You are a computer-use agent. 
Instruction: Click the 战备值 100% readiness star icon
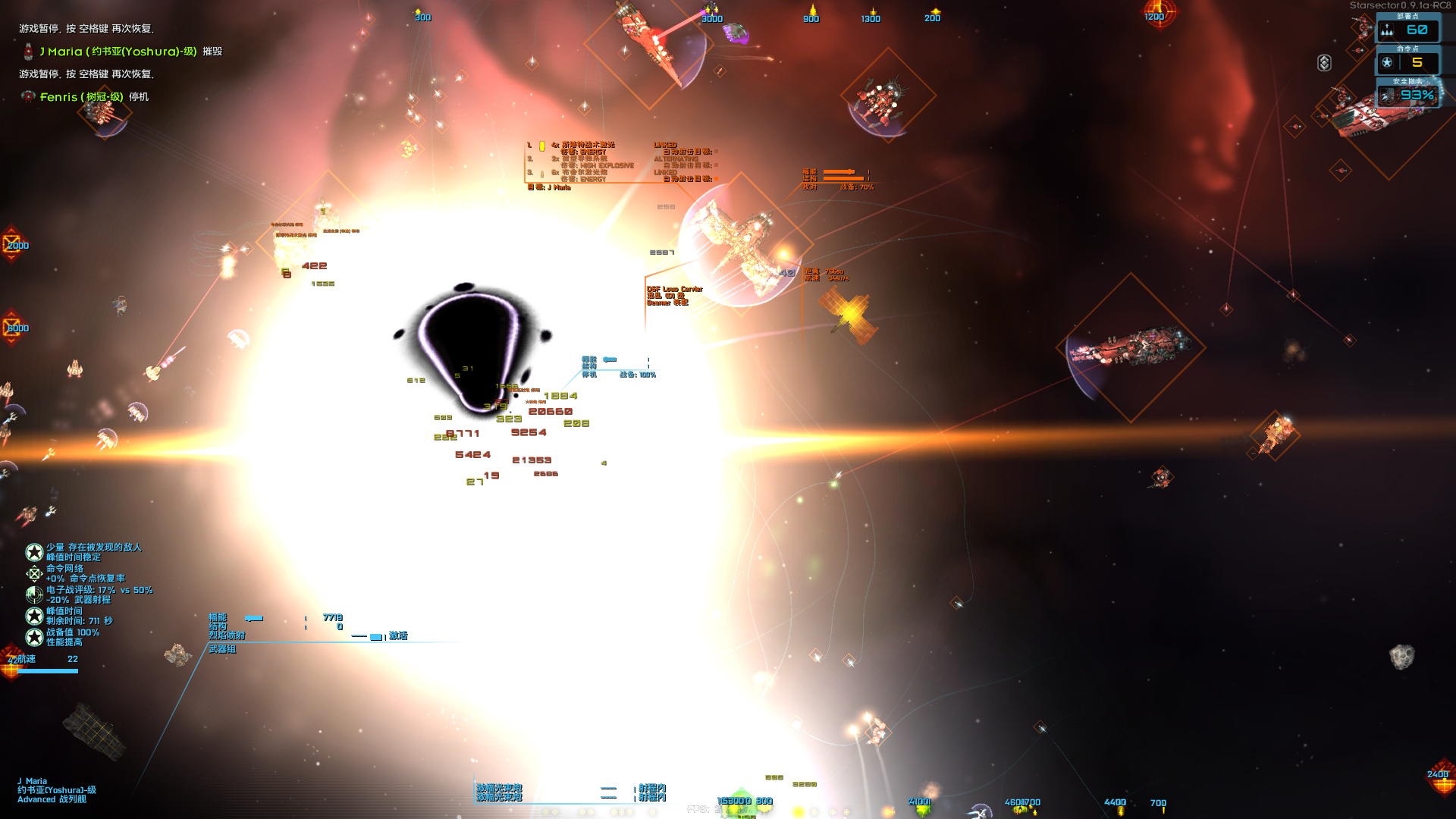[34, 636]
